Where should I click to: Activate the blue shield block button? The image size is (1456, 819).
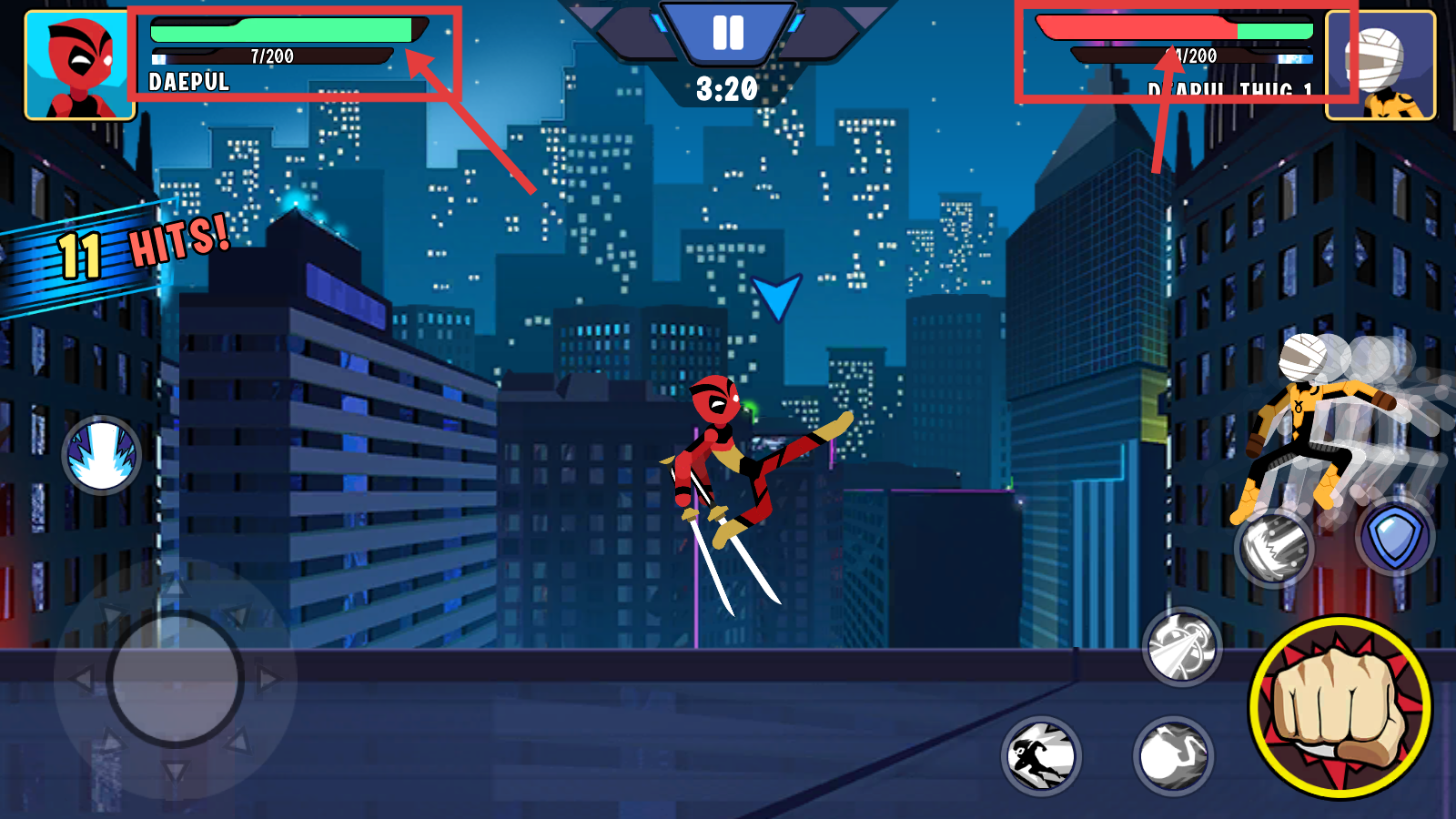tap(1395, 537)
